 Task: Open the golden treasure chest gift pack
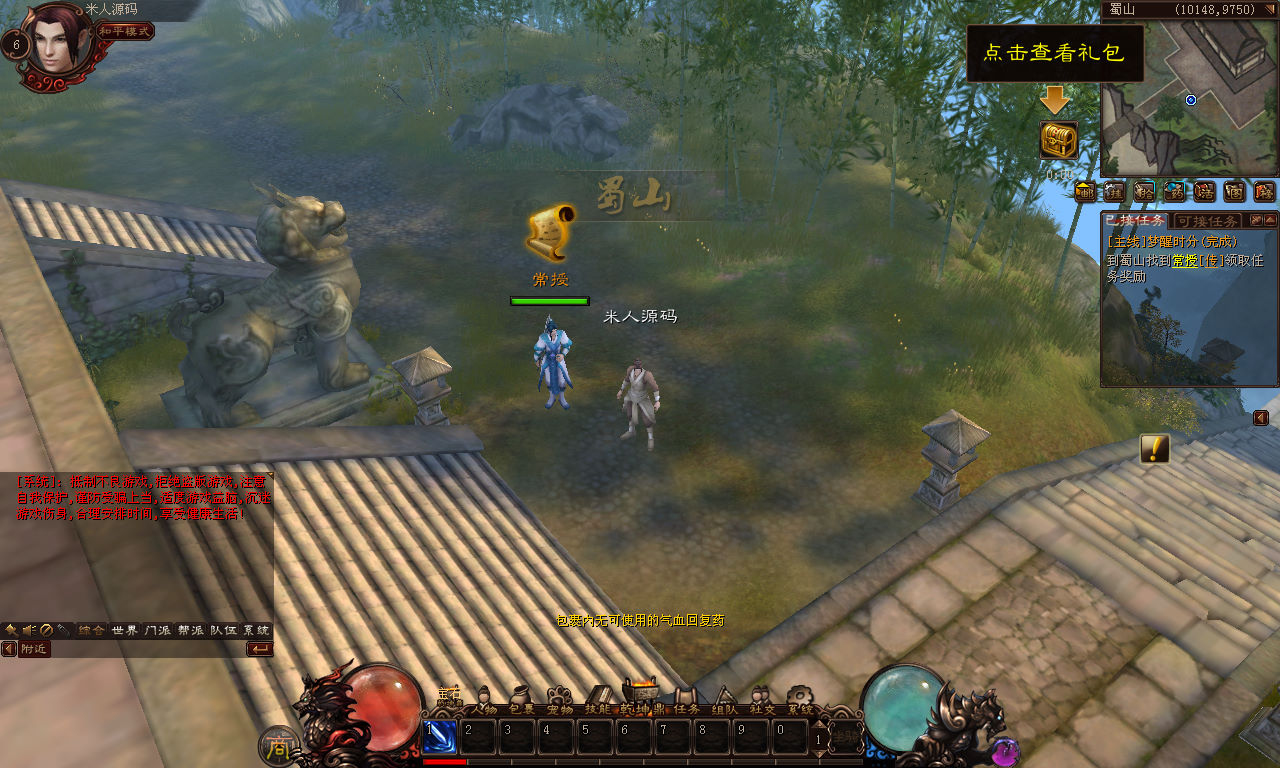click(1058, 140)
